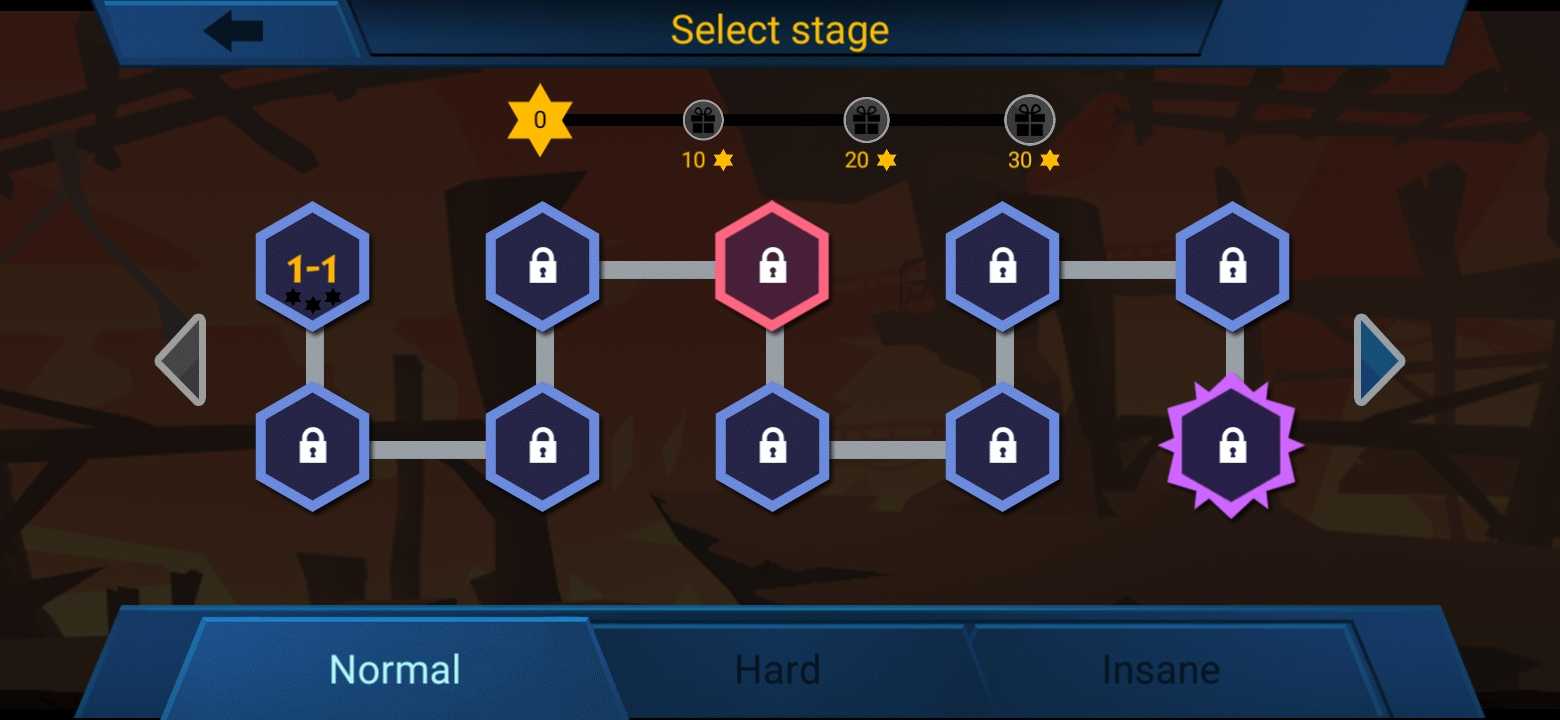1560x720 pixels.
Task: Click the grey left page arrow
Action: pos(182,360)
